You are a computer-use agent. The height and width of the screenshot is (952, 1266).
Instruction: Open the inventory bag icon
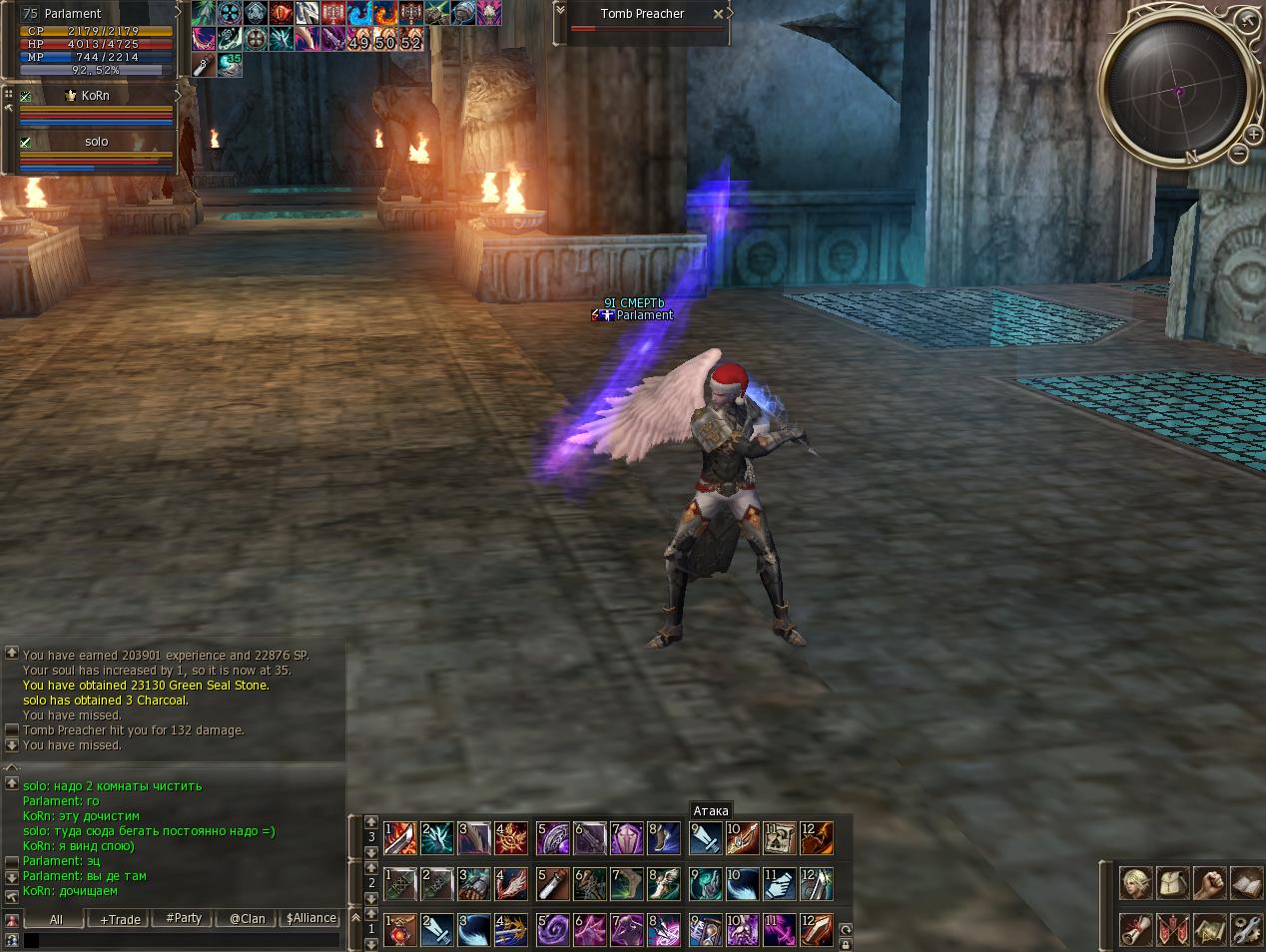coord(1172,883)
